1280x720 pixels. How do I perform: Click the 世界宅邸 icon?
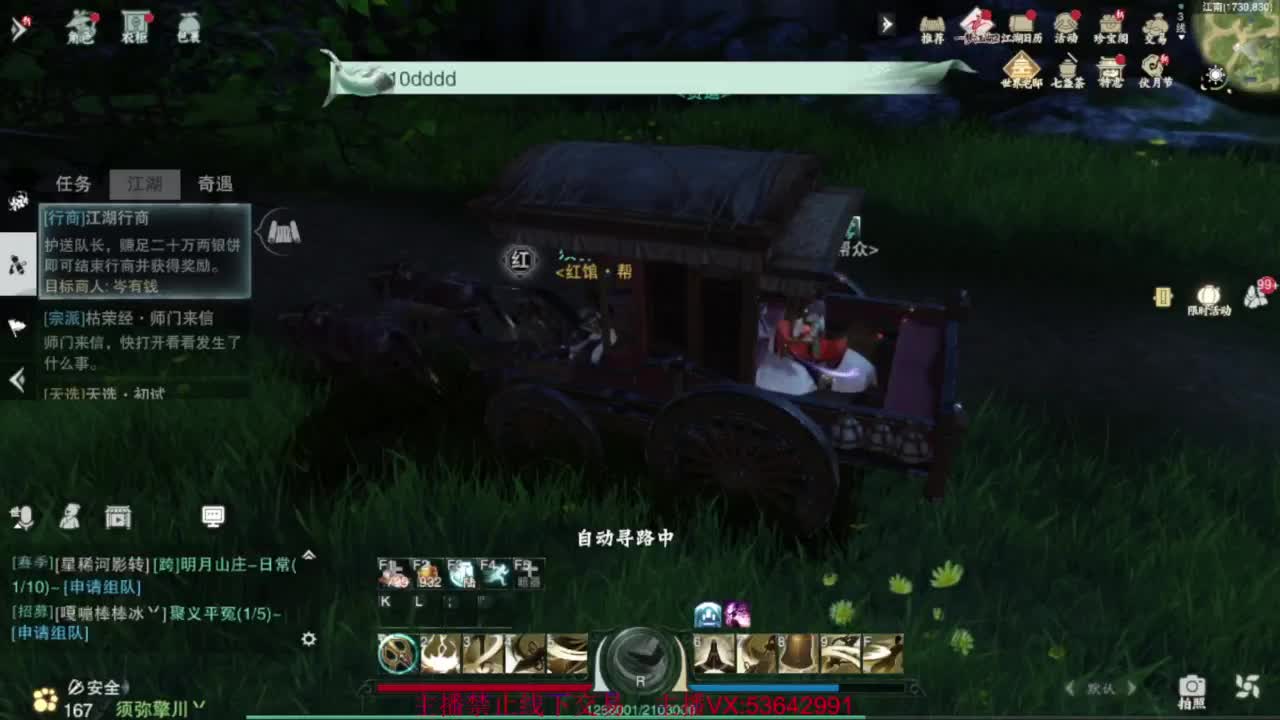(1022, 65)
